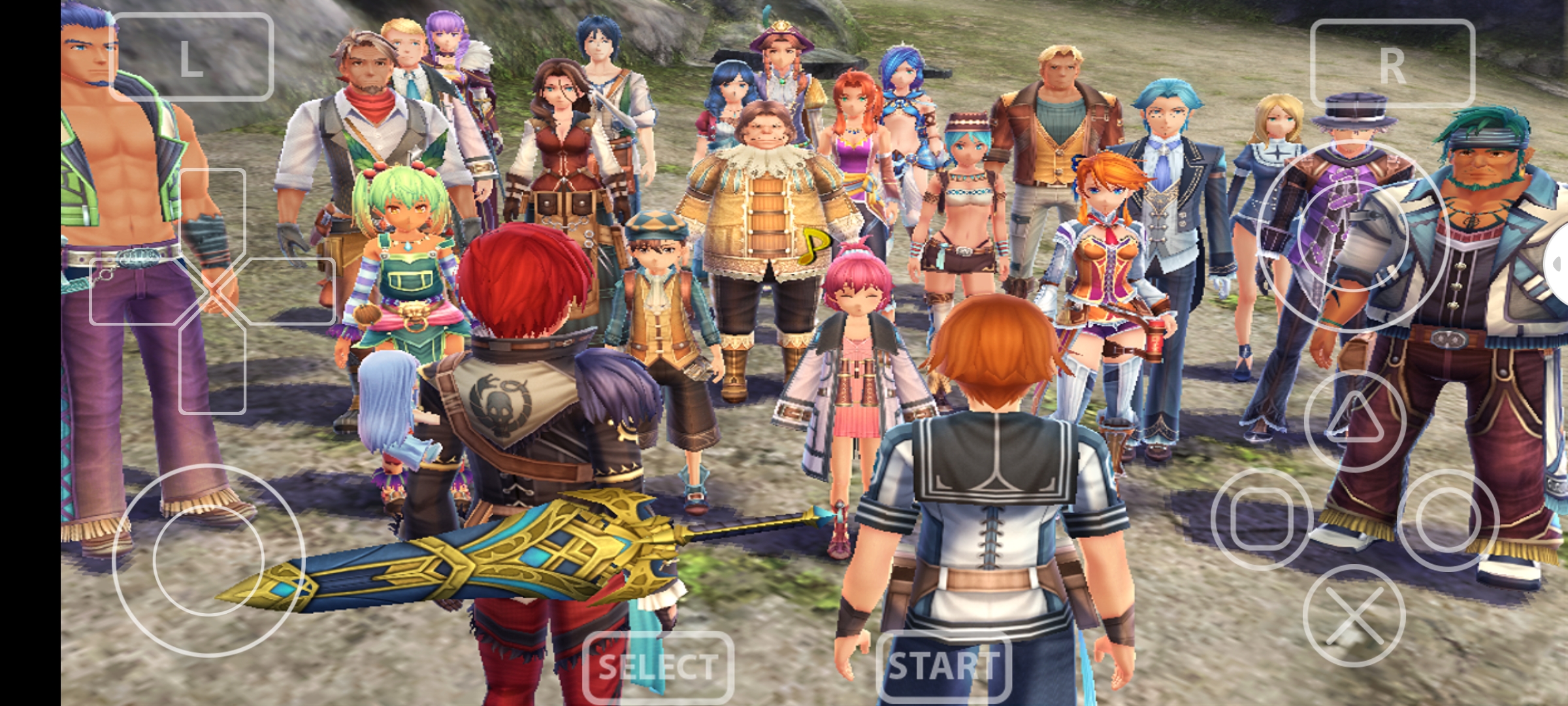This screenshot has height=706, width=1568.
Task: Tap the SELECT button
Action: pos(657,667)
